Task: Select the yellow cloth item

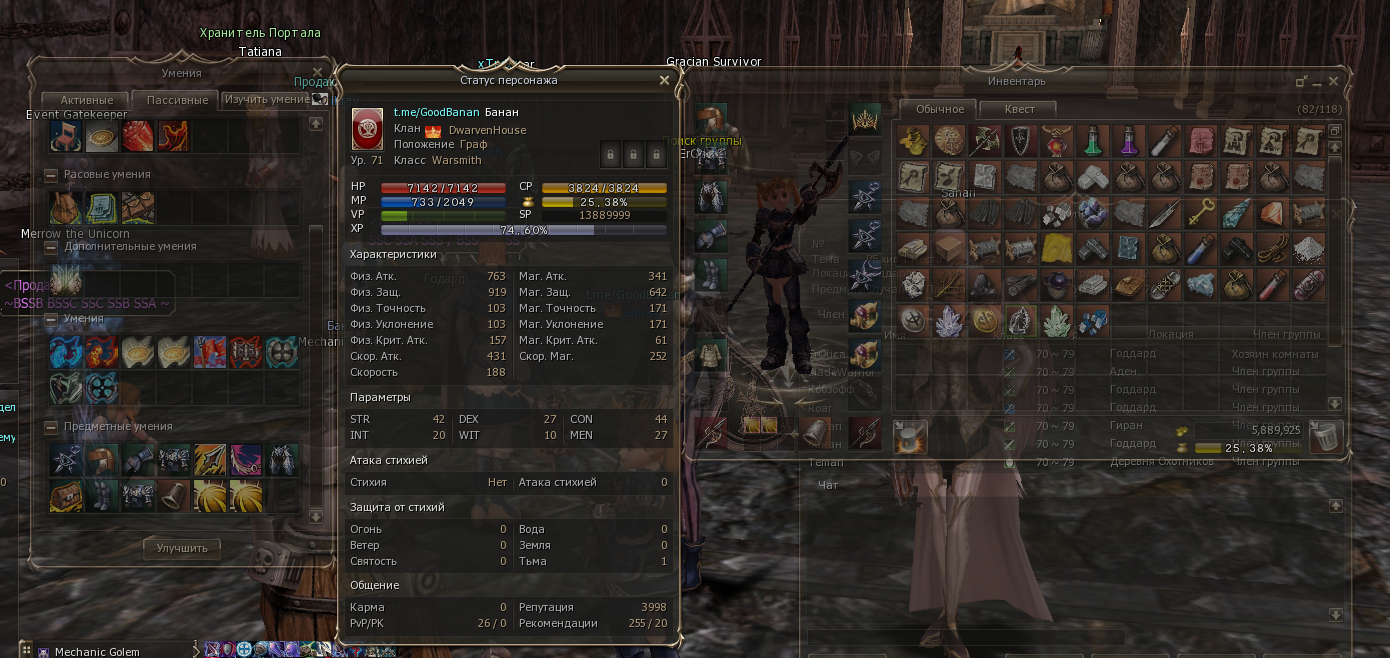Action: pos(1056,249)
